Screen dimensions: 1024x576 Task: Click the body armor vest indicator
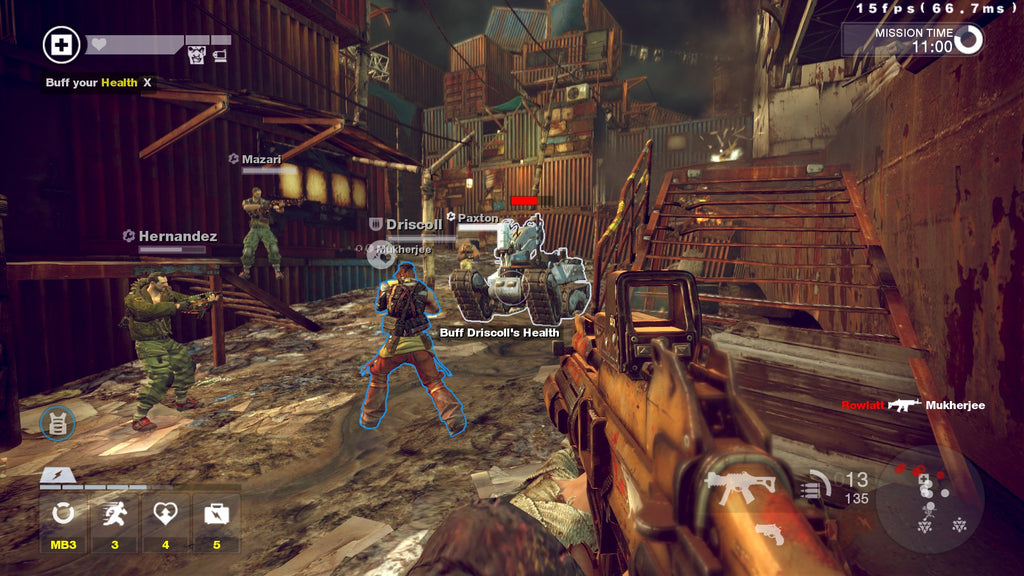click(x=57, y=423)
